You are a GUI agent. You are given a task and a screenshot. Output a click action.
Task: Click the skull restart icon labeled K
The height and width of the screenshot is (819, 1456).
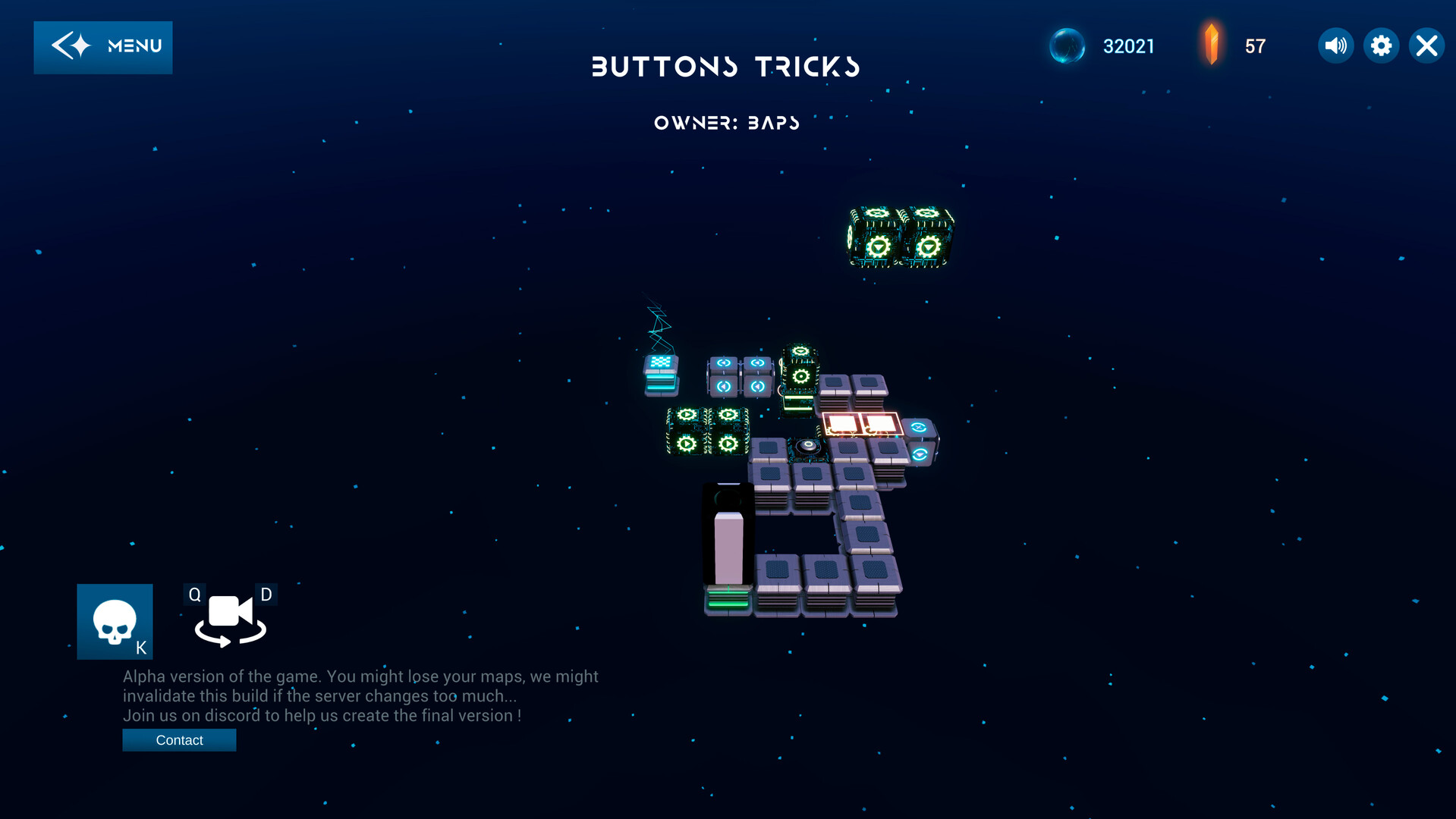[x=115, y=621]
